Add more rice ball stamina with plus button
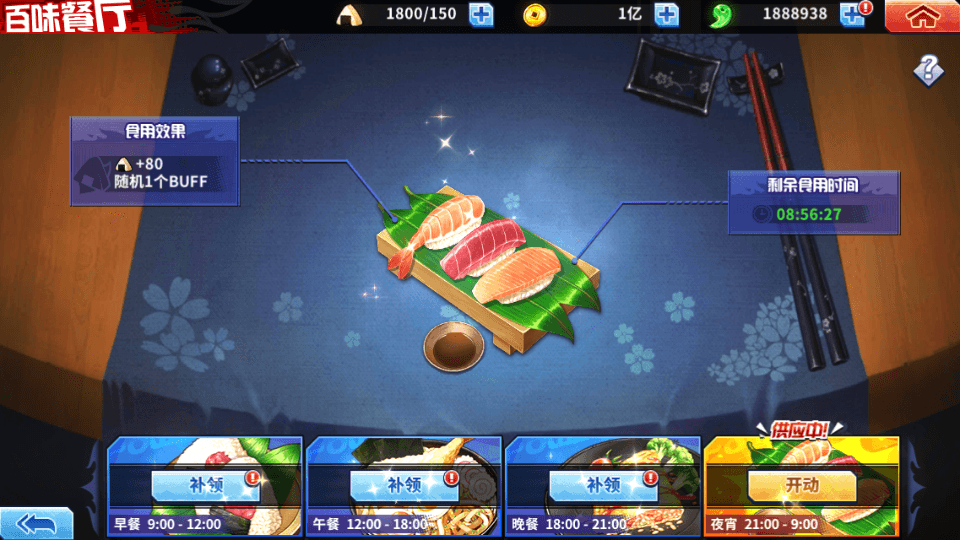The width and height of the screenshot is (960, 540). (481, 15)
